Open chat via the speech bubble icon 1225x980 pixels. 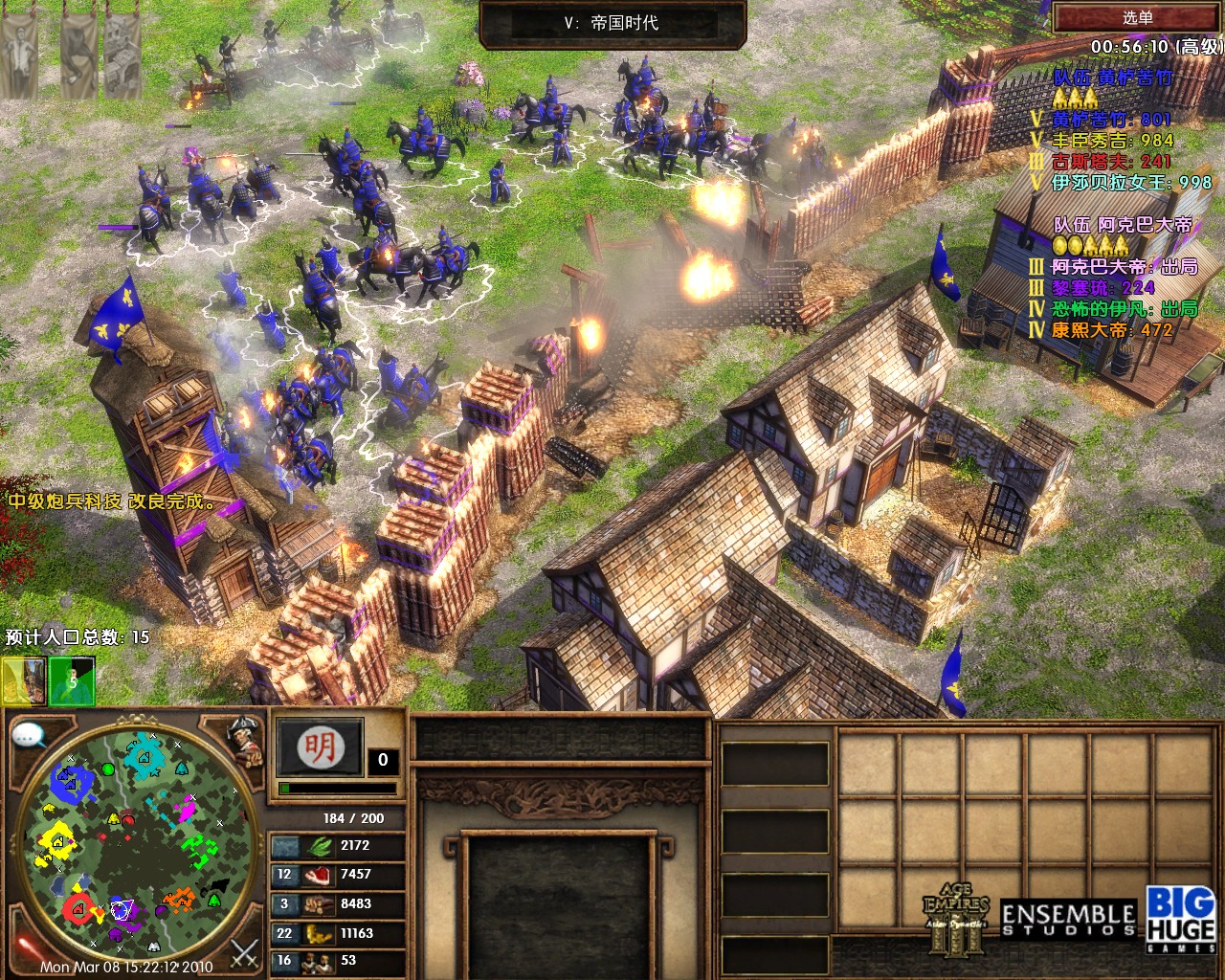click(30, 735)
